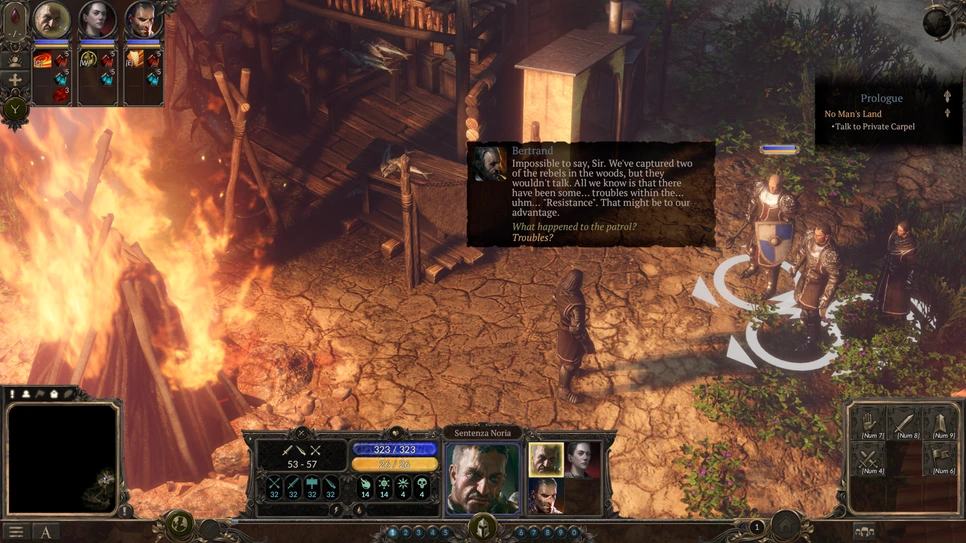Click the large Sentenza Noria portrait
The height and width of the screenshot is (543, 966).
click(x=482, y=478)
